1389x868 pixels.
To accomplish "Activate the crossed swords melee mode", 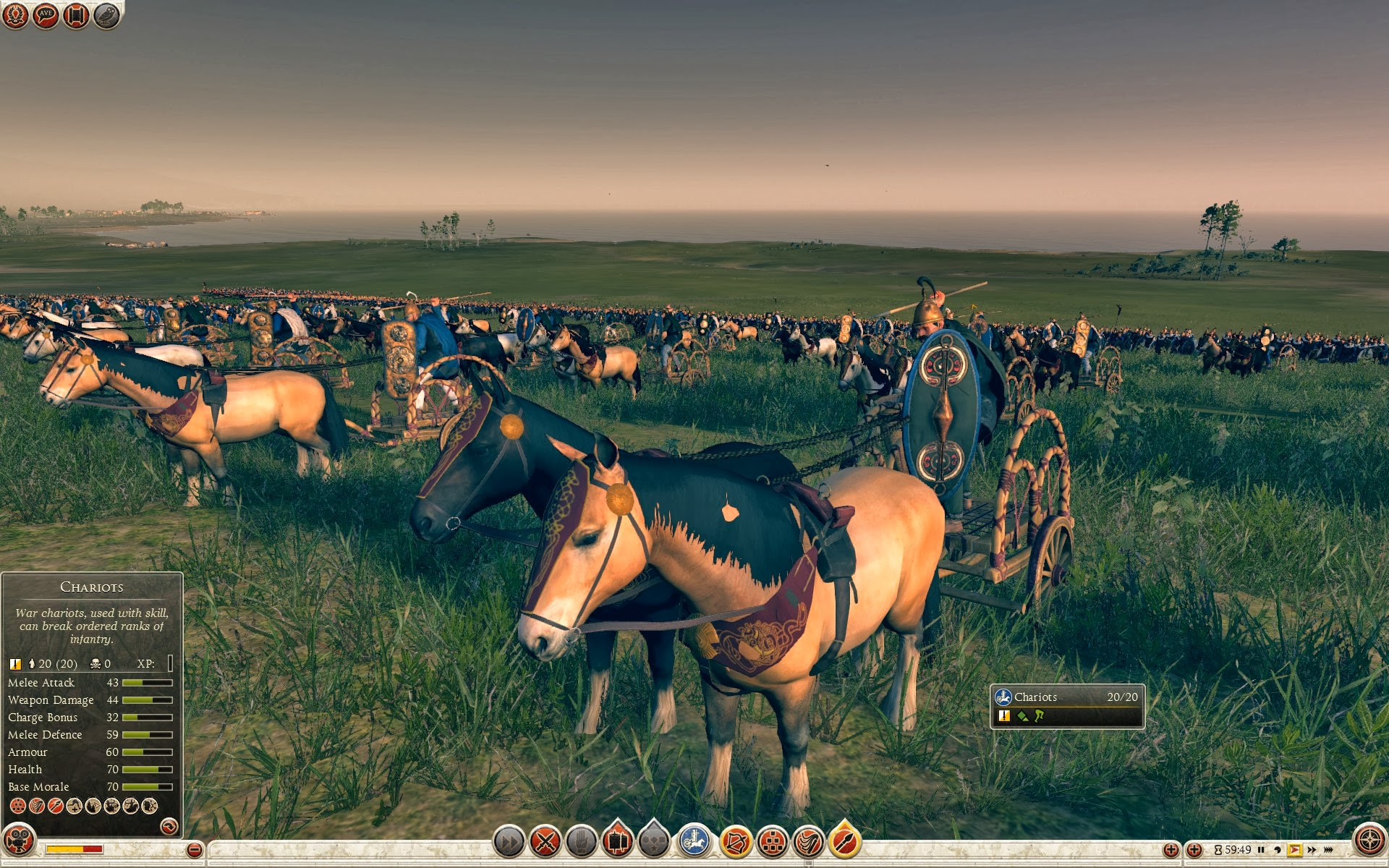I will coord(545,842).
